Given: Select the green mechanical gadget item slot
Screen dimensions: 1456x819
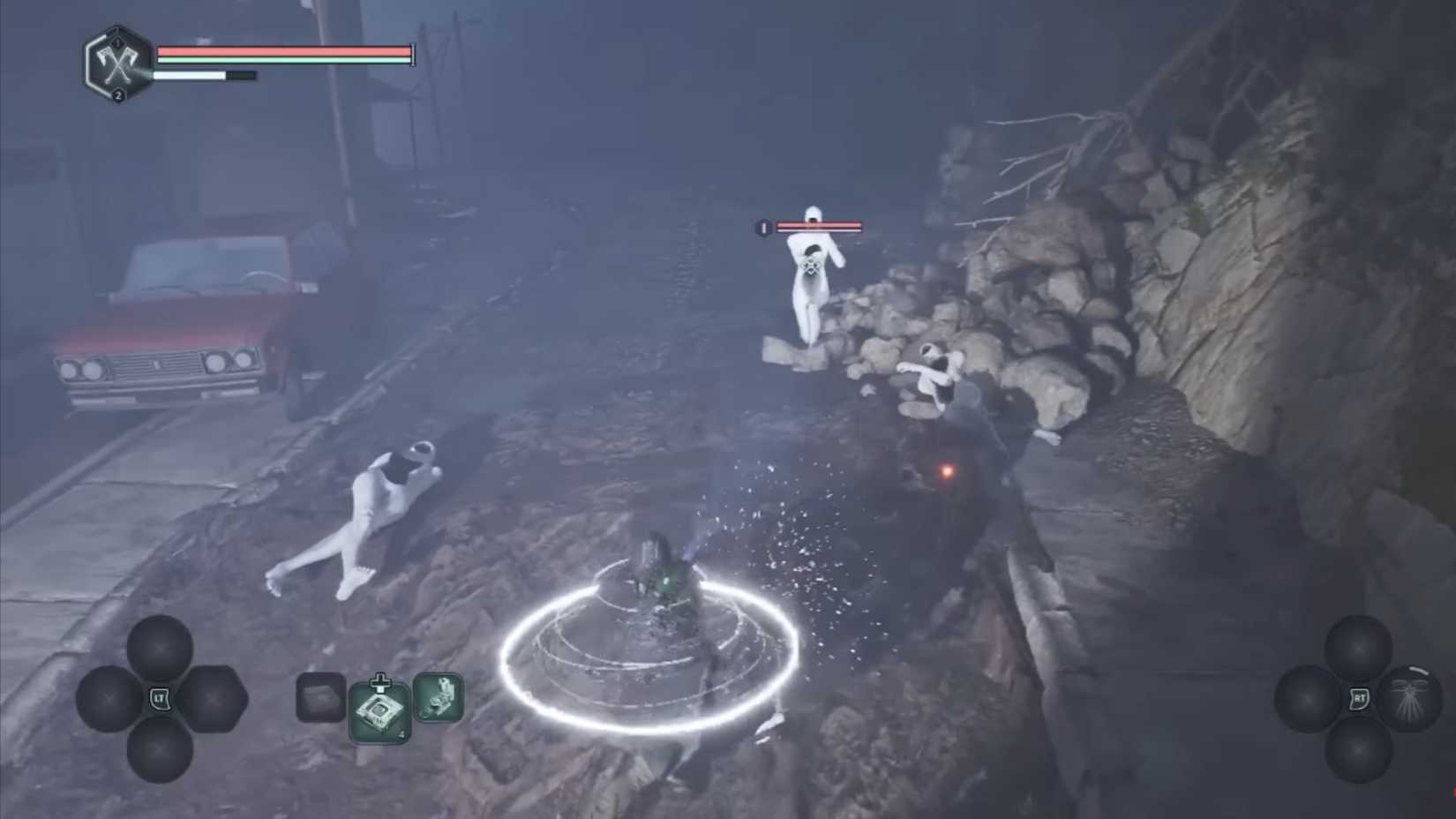Looking at the screenshot, I should pos(439,697).
